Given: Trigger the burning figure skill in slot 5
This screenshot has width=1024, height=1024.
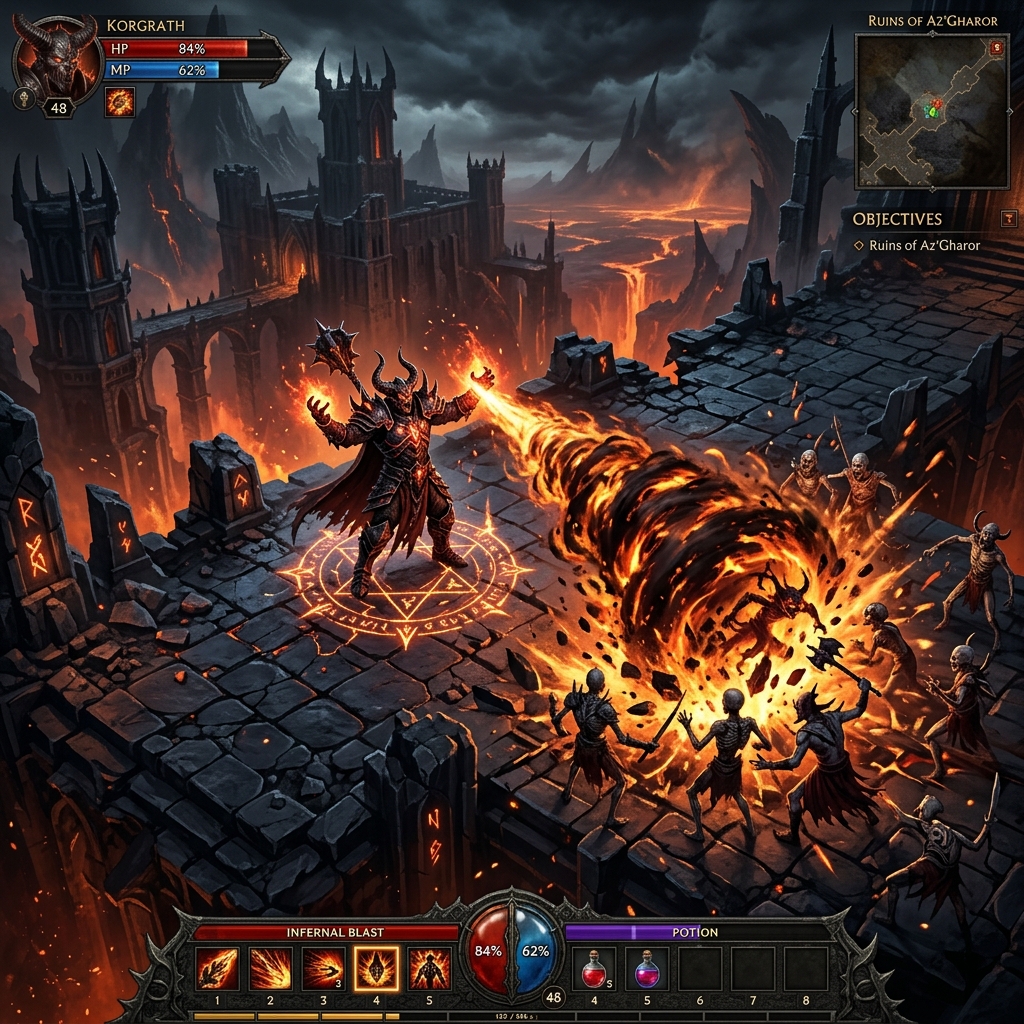Looking at the screenshot, I should 429,968.
